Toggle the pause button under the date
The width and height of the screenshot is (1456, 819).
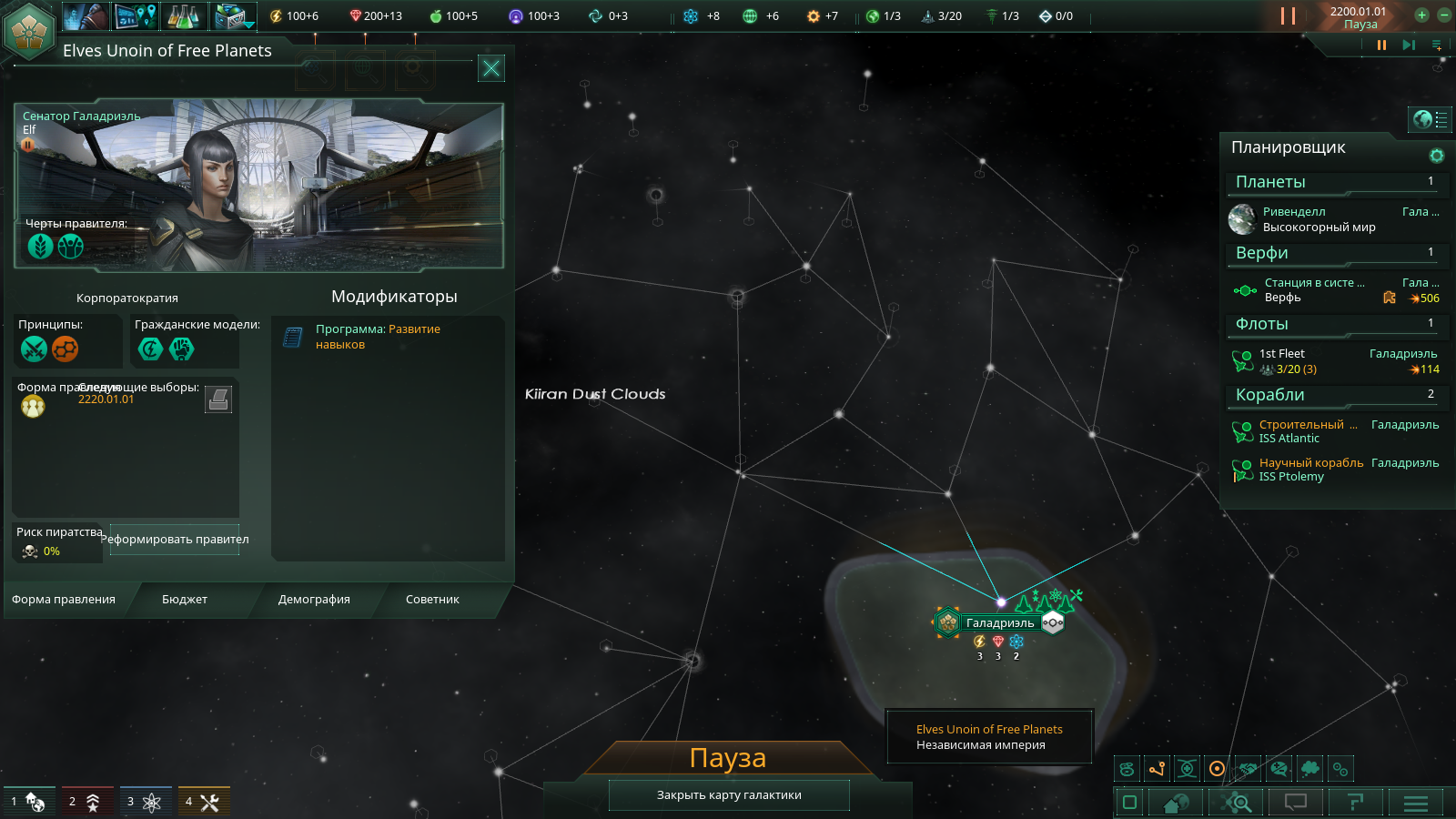click(x=1381, y=45)
